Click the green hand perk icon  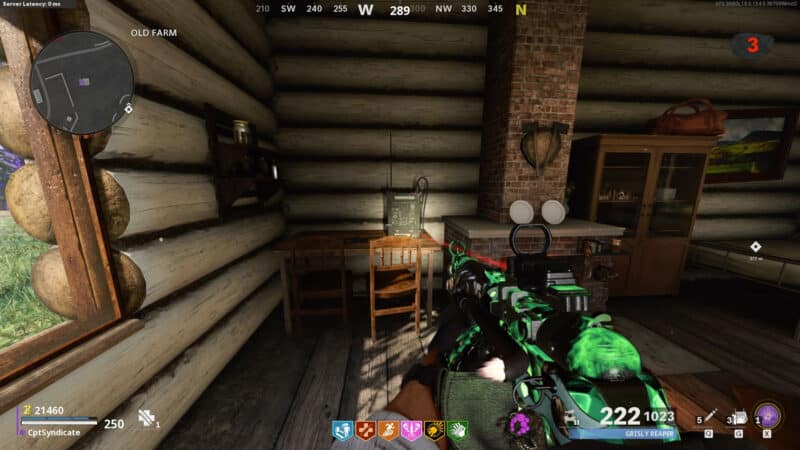[458, 432]
